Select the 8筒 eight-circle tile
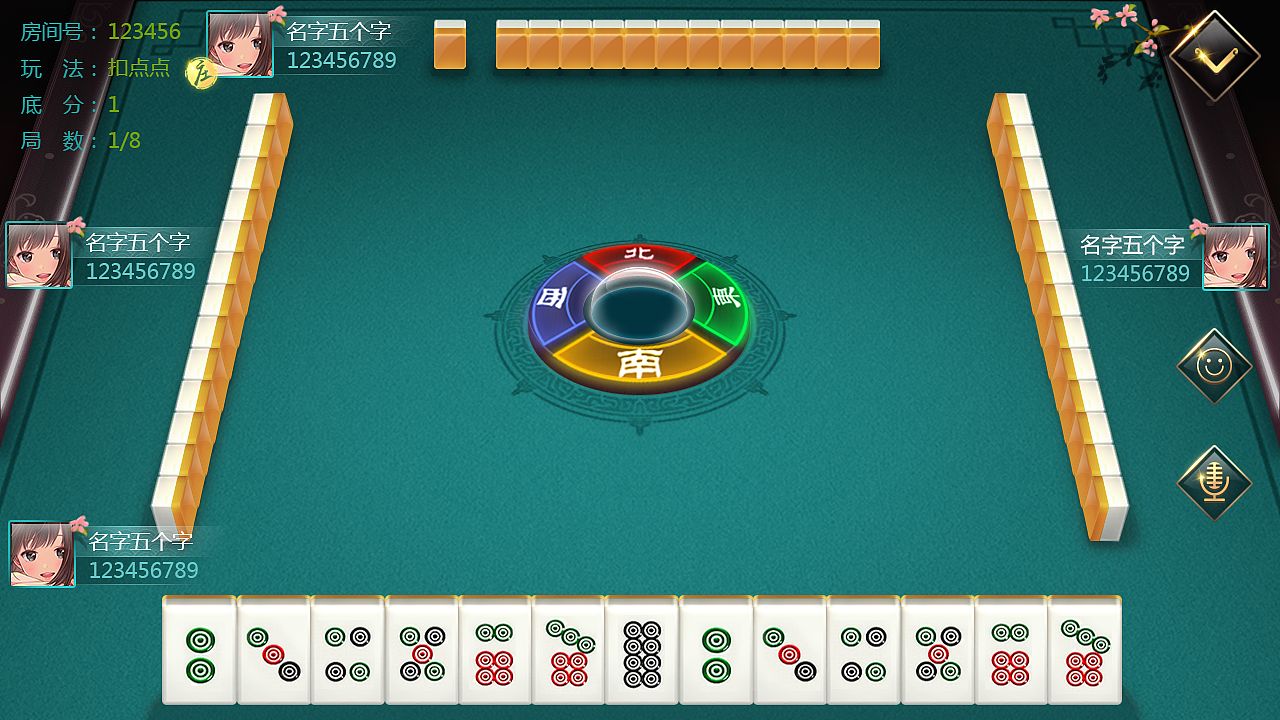 645,650
